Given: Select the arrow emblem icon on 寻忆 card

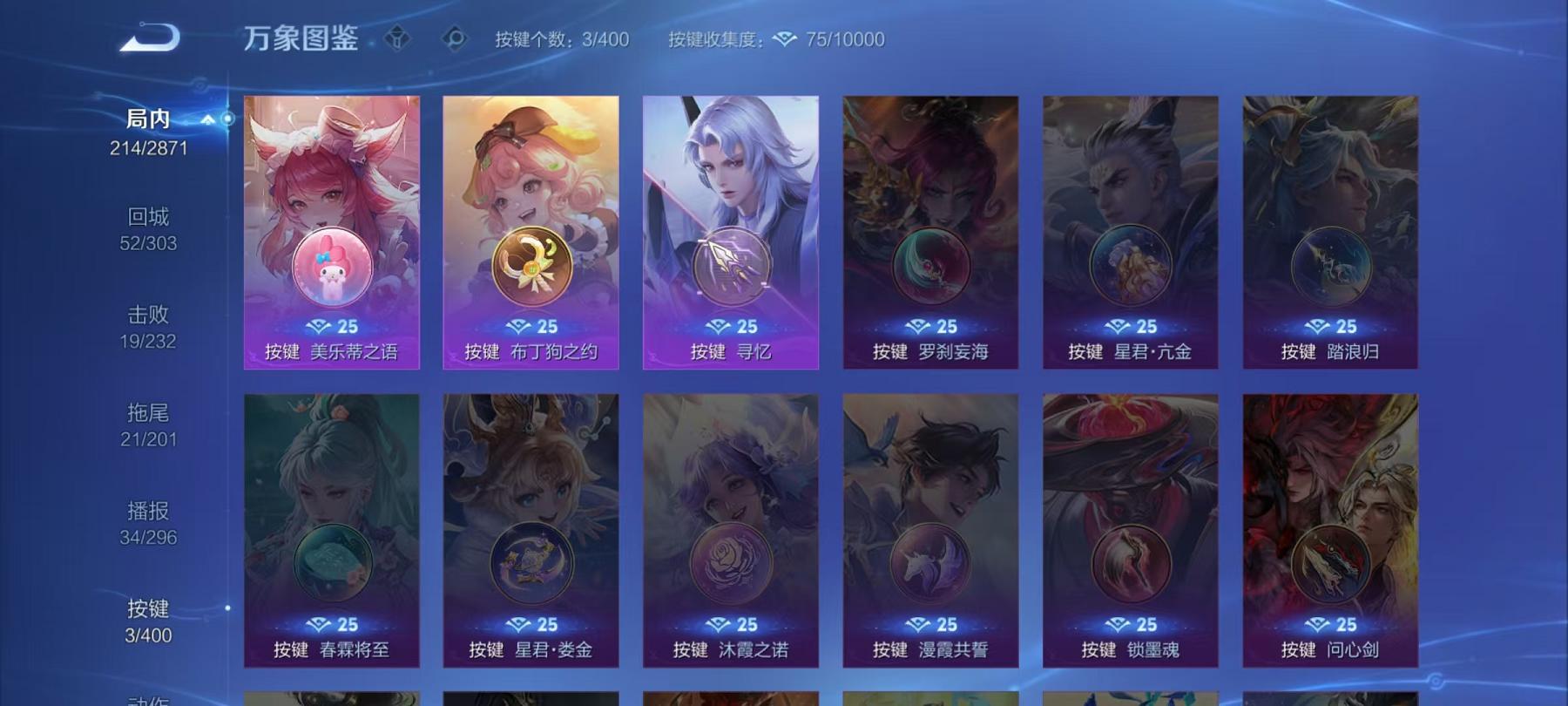Looking at the screenshot, I should 730,264.
